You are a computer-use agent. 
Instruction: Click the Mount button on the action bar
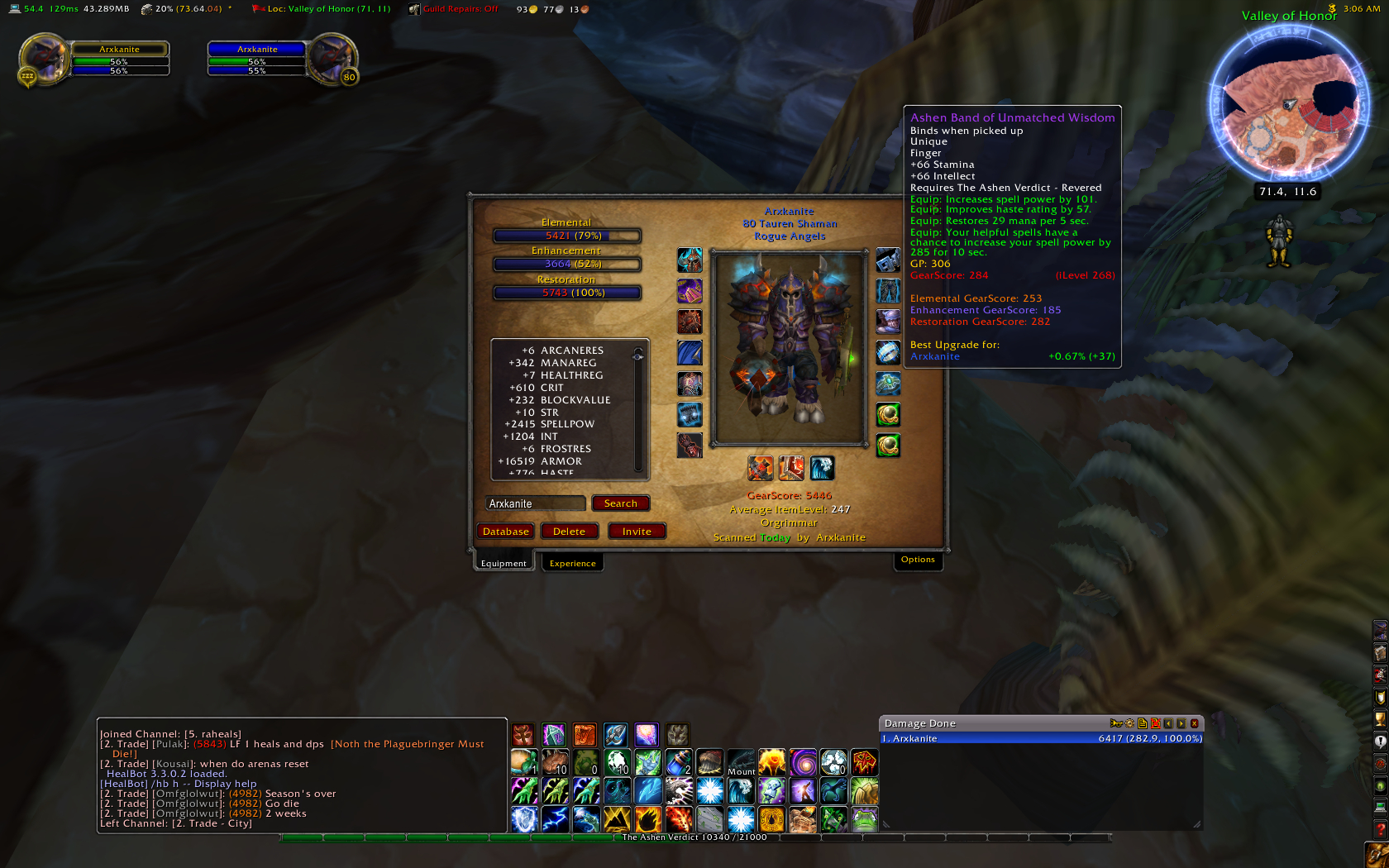[742, 763]
